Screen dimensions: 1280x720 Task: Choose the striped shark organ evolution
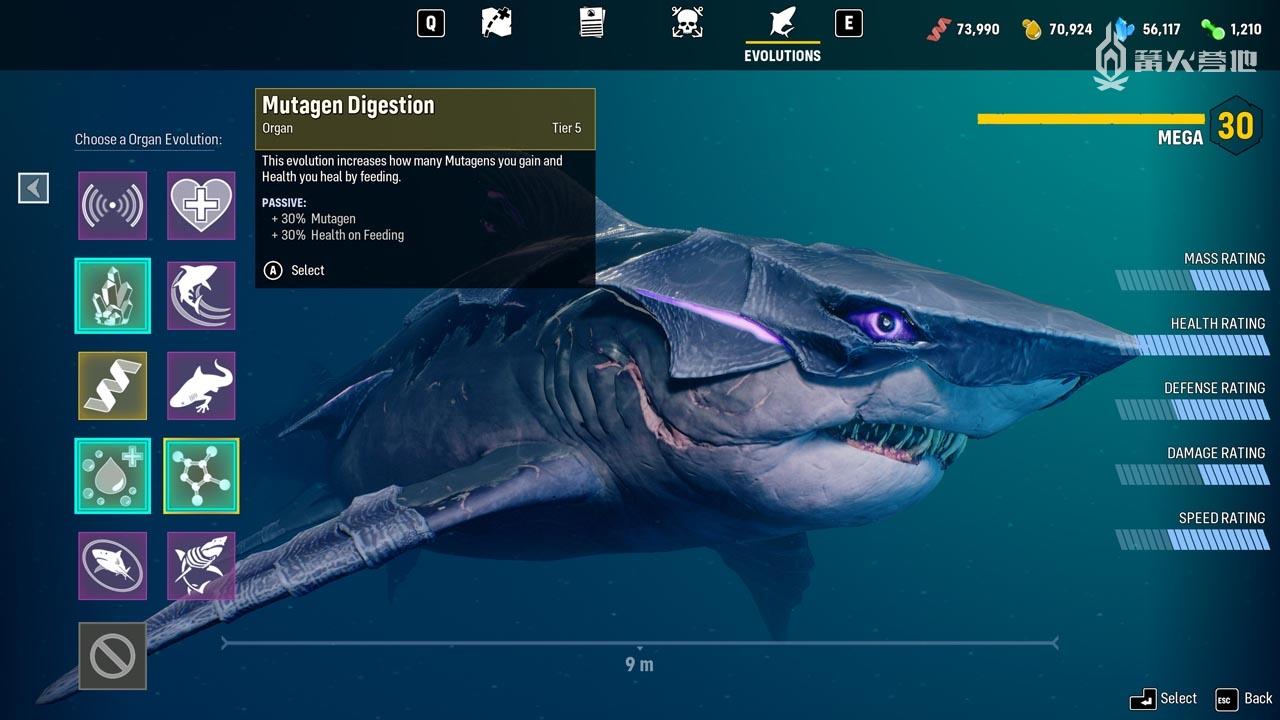click(x=201, y=566)
